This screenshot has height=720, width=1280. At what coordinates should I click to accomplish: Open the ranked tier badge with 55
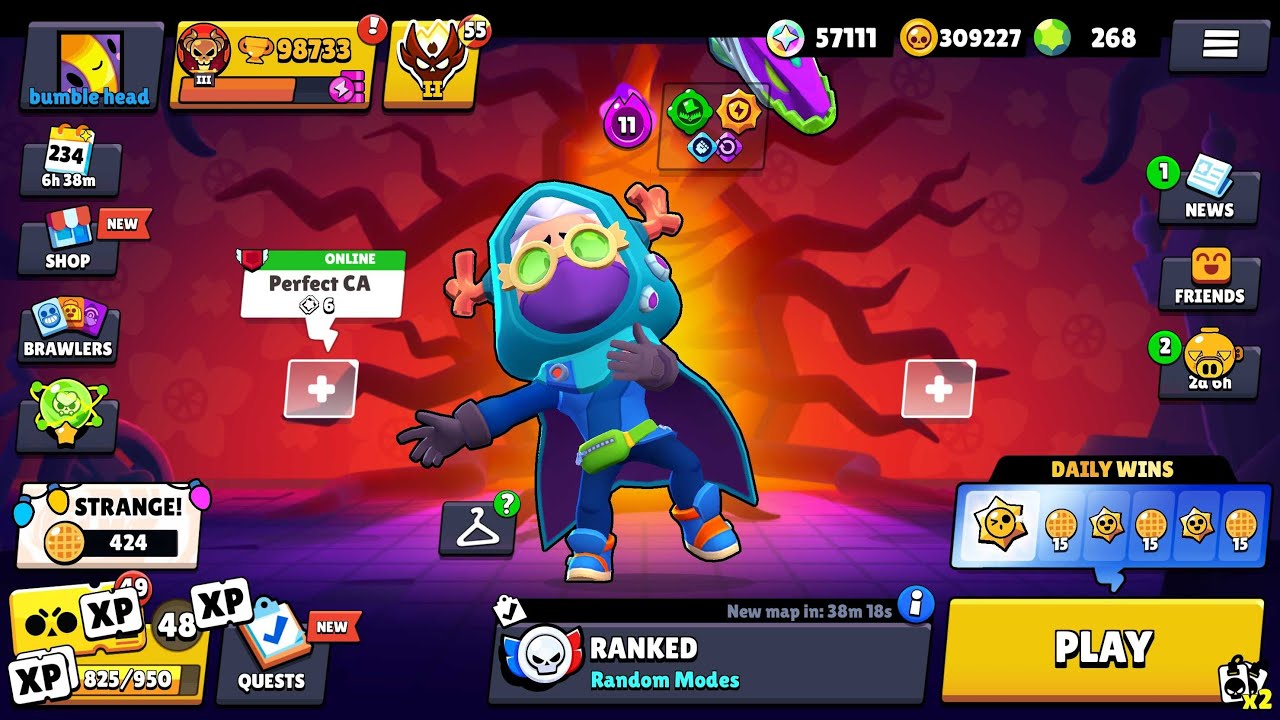434,62
